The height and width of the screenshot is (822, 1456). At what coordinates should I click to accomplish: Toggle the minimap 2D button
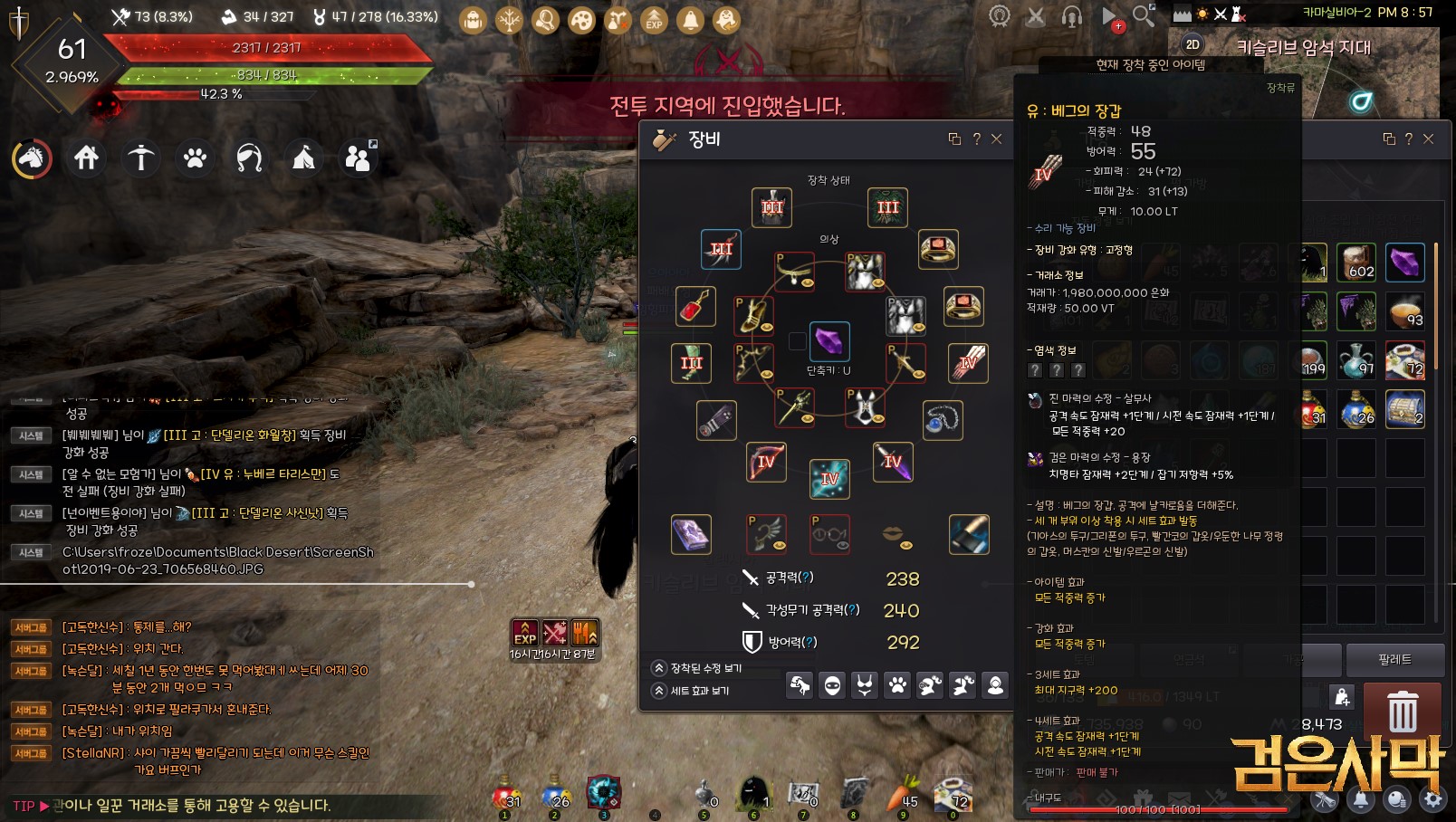(x=1193, y=44)
